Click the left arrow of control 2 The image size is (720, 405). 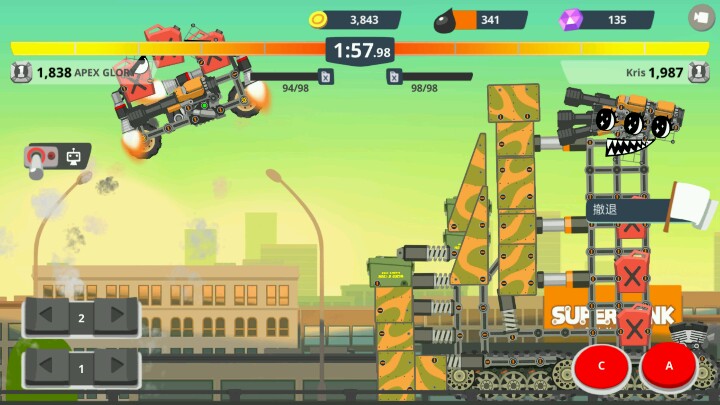point(48,318)
